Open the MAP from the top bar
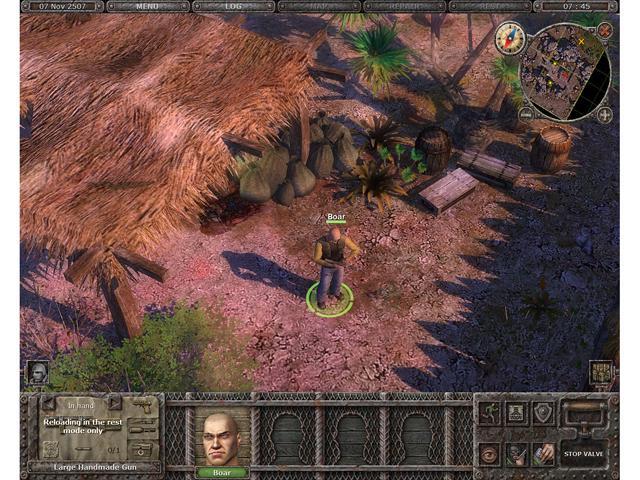Image resolution: width=640 pixels, height=480 pixels. point(319,6)
